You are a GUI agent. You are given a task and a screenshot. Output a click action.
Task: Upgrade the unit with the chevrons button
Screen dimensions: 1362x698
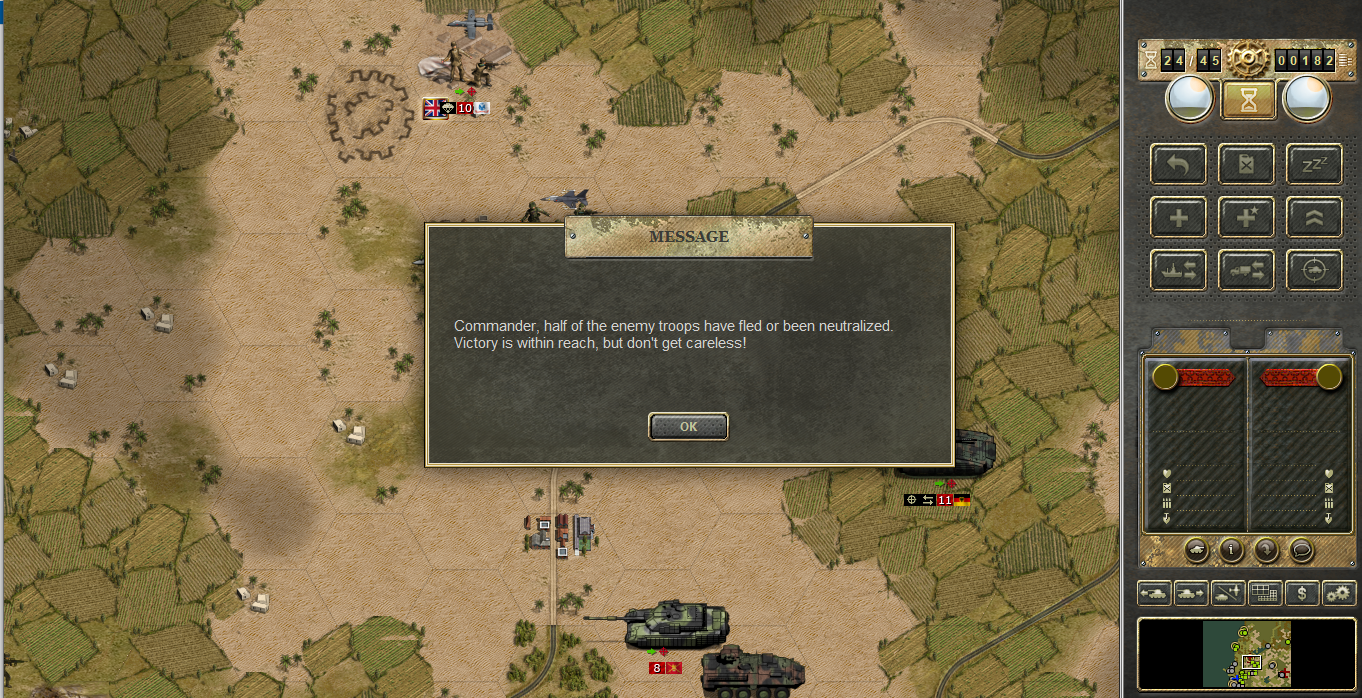tap(1314, 217)
